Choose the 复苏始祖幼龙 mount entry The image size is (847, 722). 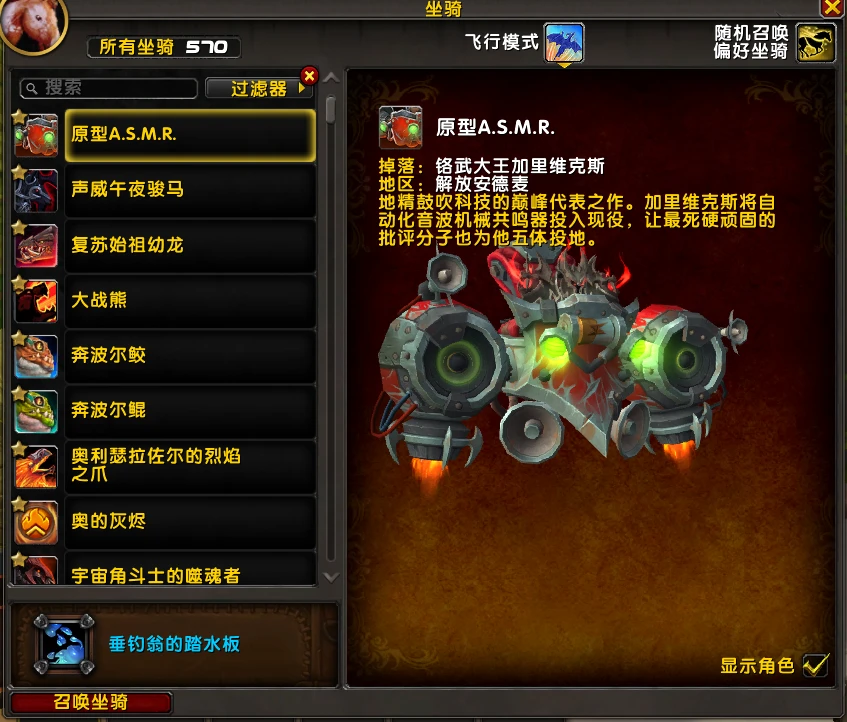[x=190, y=244]
